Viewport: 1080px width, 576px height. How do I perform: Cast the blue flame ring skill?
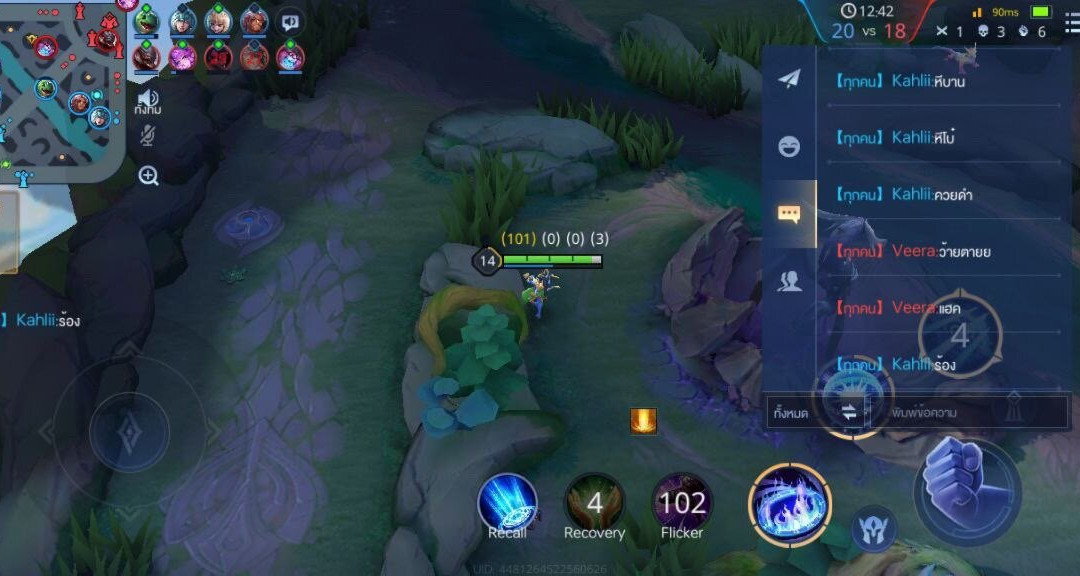789,504
